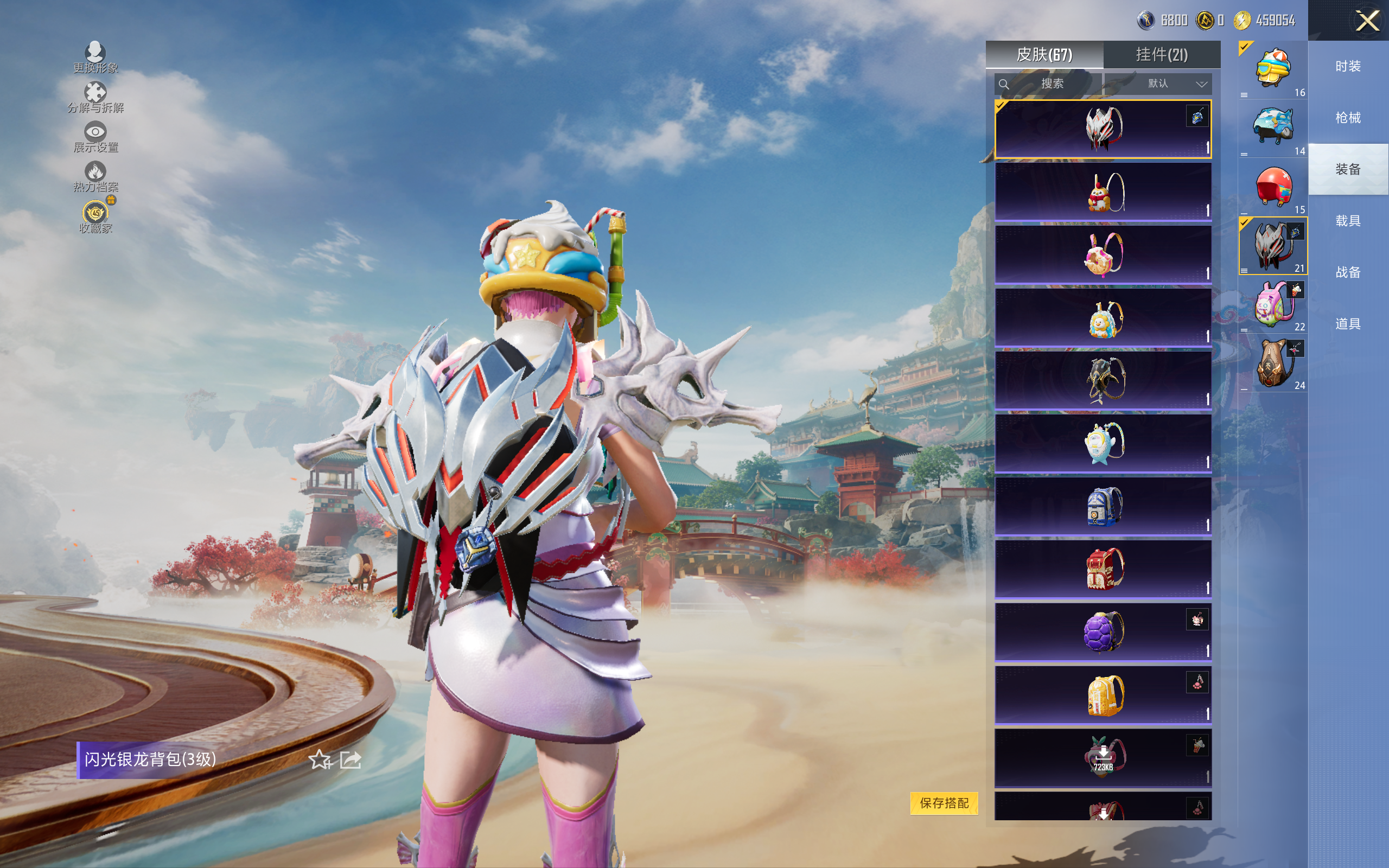
Task: Favorite the backpack with the star icon
Action: pyautogui.click(x=320, y=759)
